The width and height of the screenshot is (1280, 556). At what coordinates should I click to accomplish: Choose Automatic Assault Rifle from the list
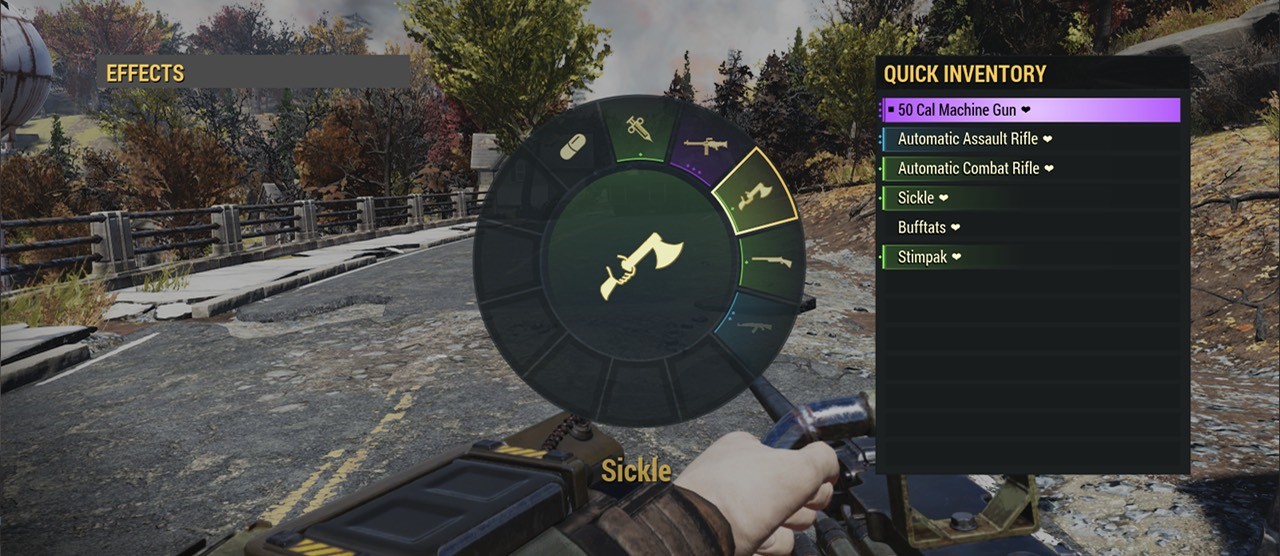pyautogui.click(x=1030, y=140)
